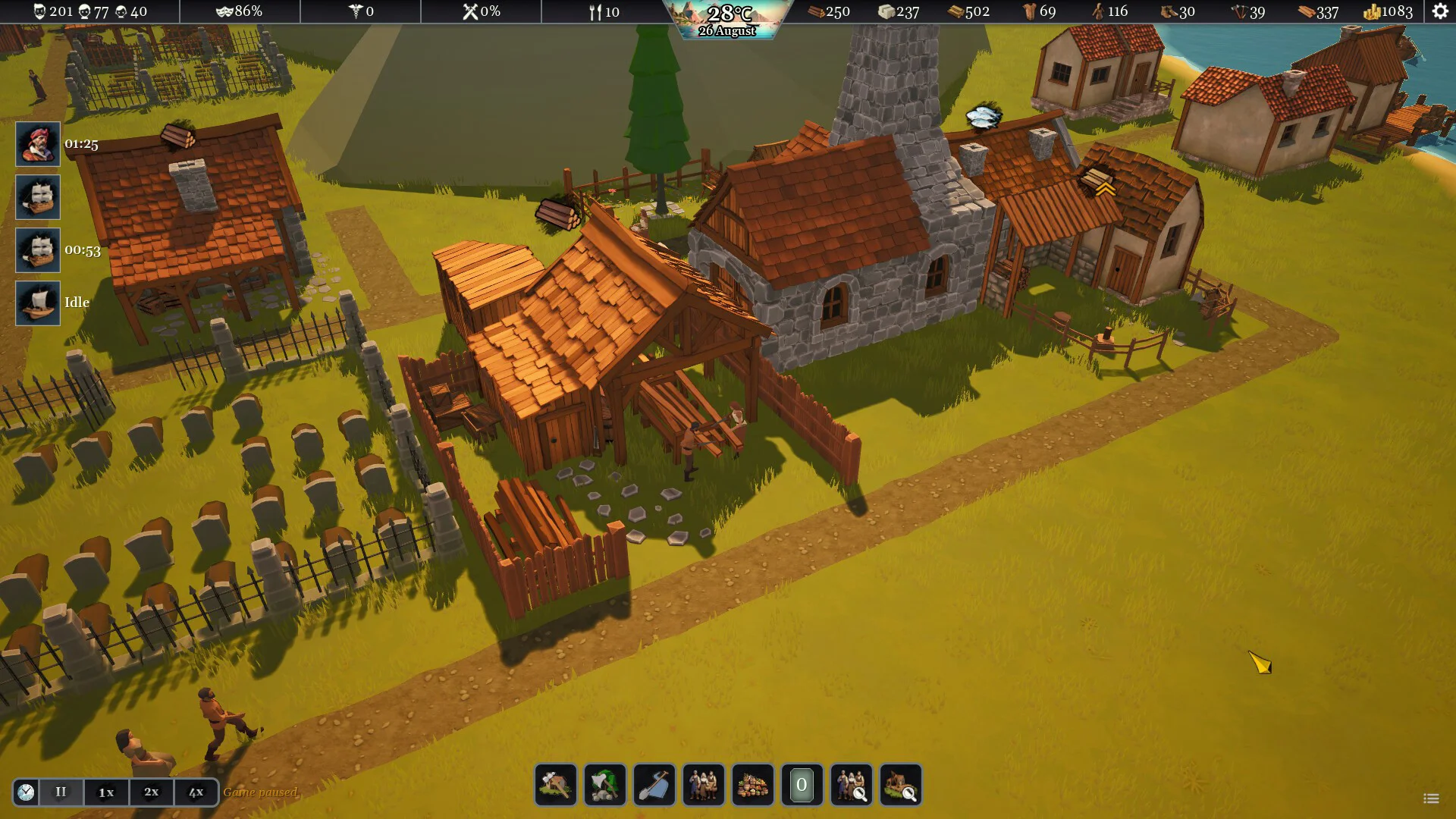Open the villager search with magnifier

(851, 785)
